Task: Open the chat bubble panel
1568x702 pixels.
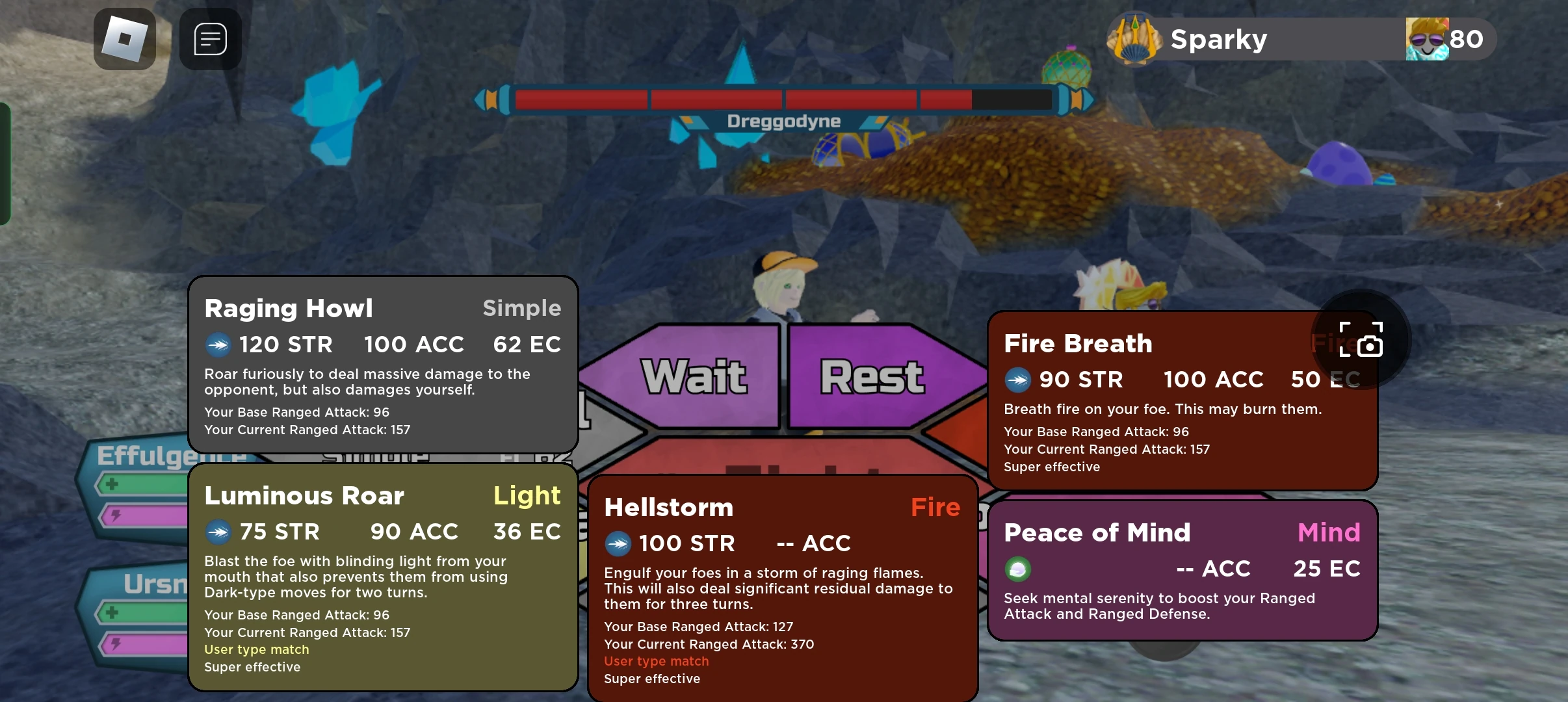Action: [211, 39]
